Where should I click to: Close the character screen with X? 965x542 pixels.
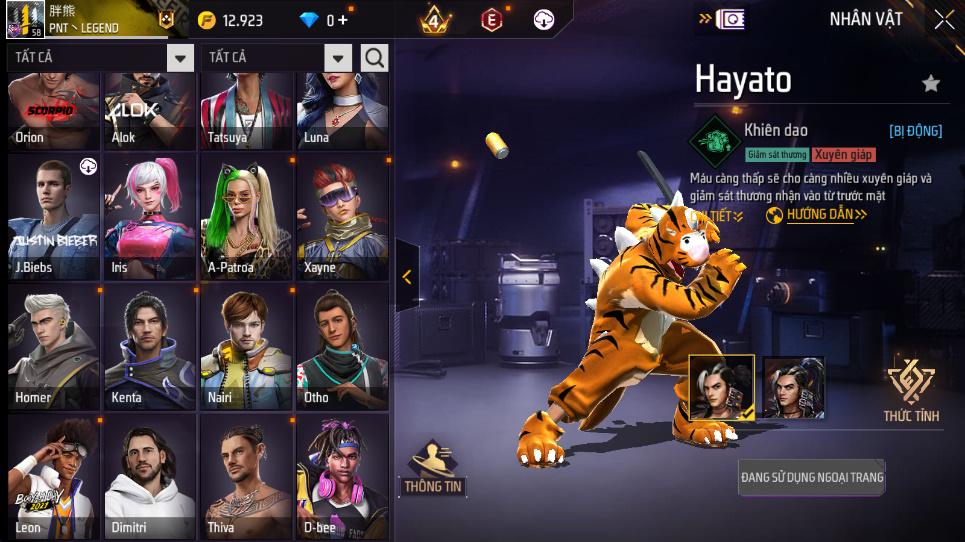click(944, 19)
